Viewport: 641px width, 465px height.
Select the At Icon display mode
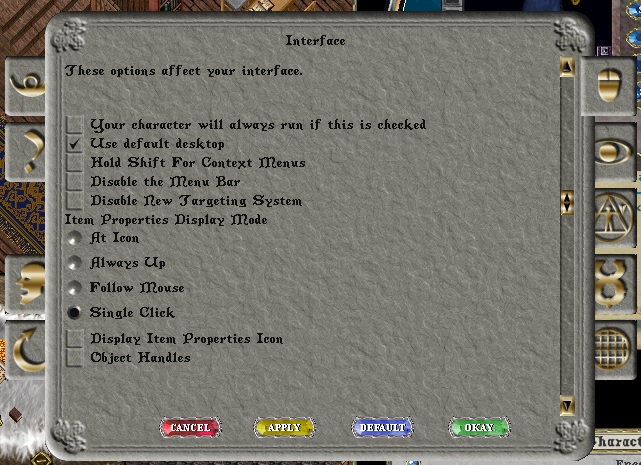74,239
